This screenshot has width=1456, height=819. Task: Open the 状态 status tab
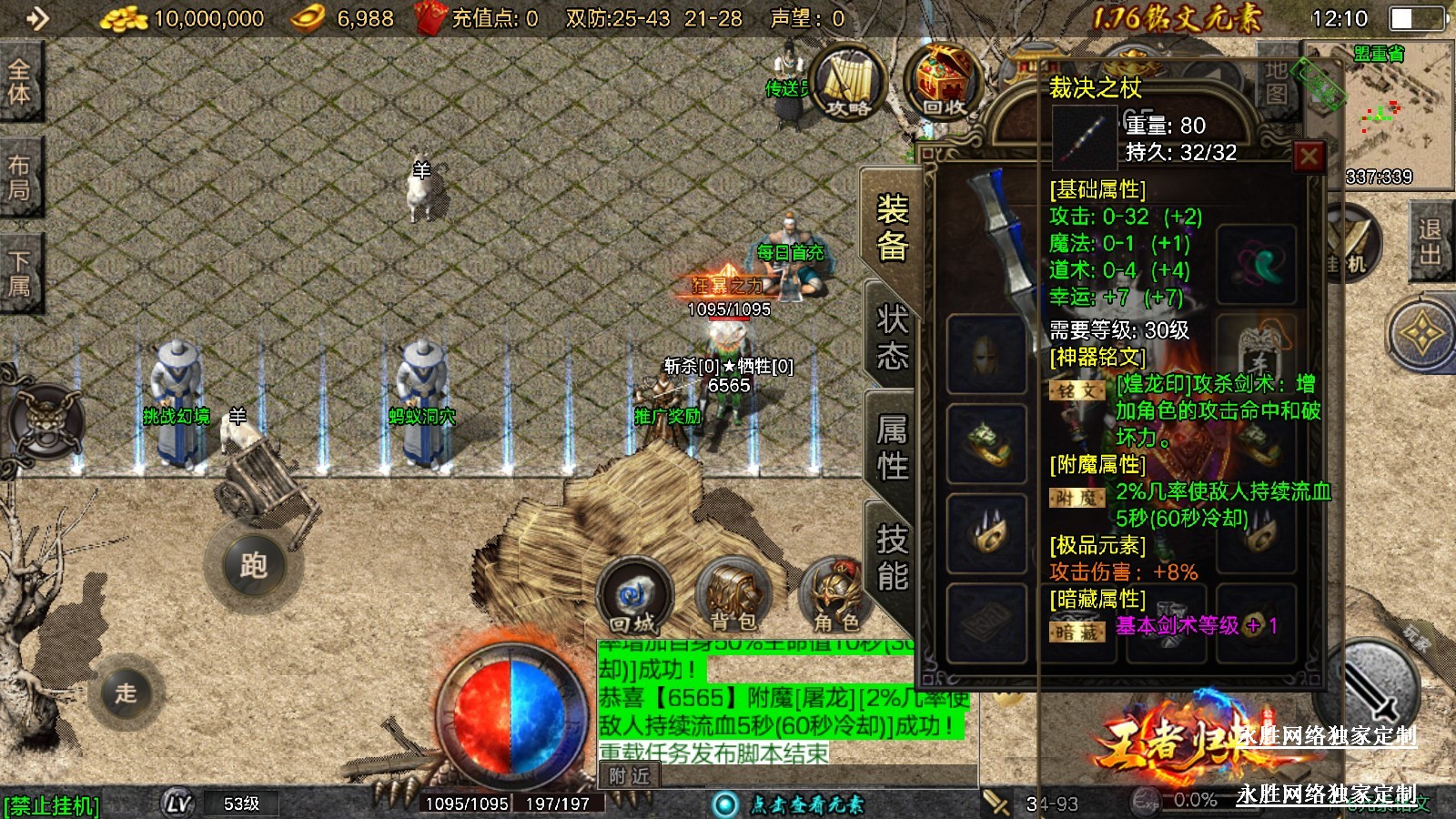[x=892, y=337]
